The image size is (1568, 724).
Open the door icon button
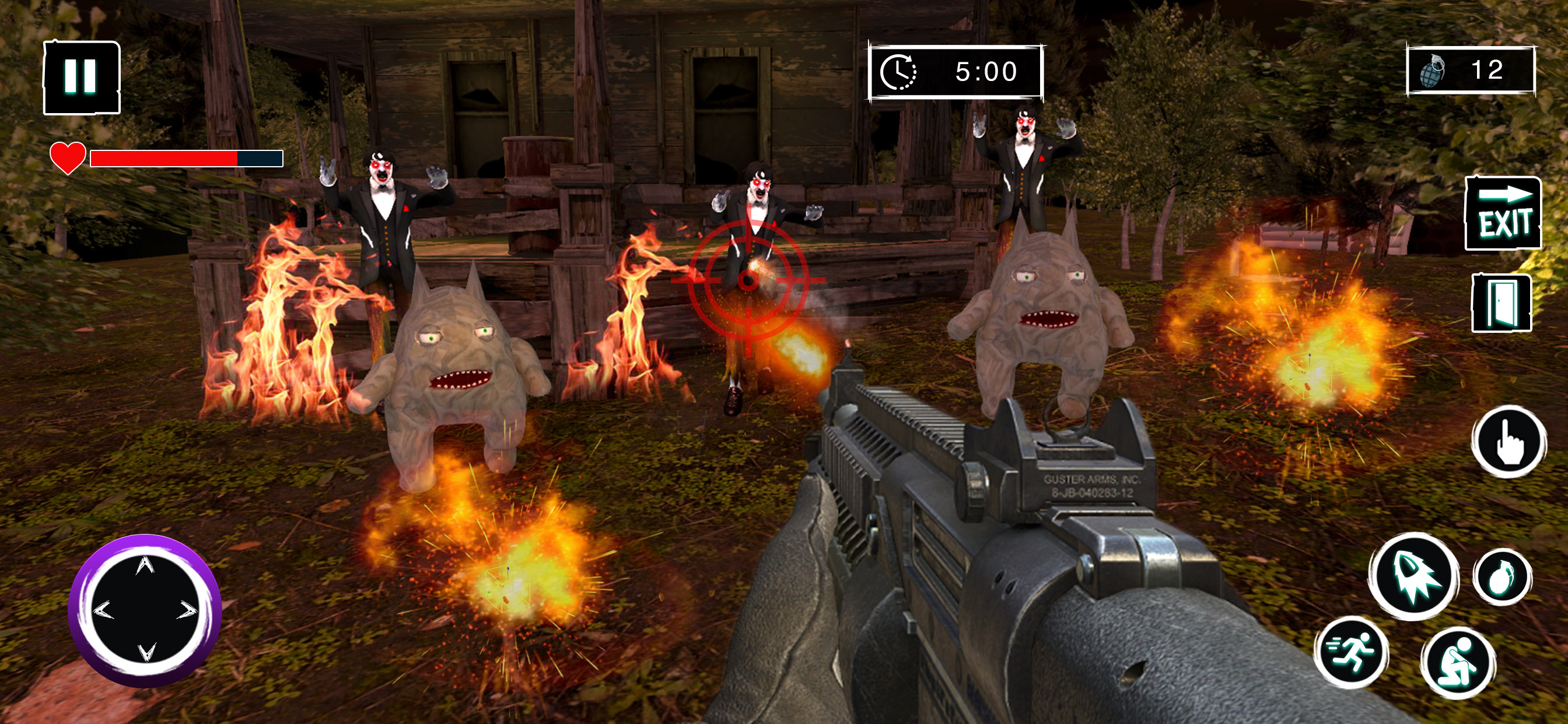(x=1501, y=303)
